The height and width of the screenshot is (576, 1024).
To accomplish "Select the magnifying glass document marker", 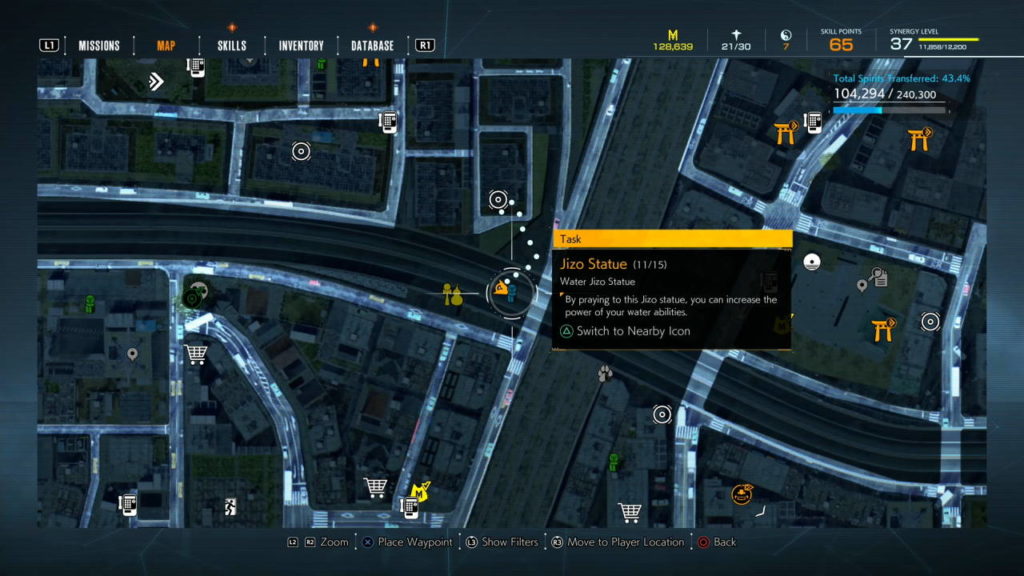I will point(879,277).
